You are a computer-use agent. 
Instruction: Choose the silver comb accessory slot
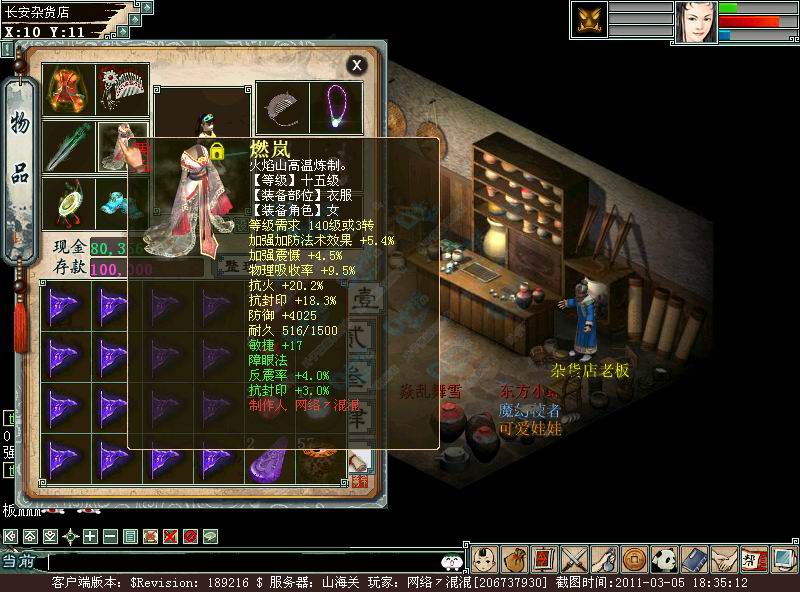(283, 107)
